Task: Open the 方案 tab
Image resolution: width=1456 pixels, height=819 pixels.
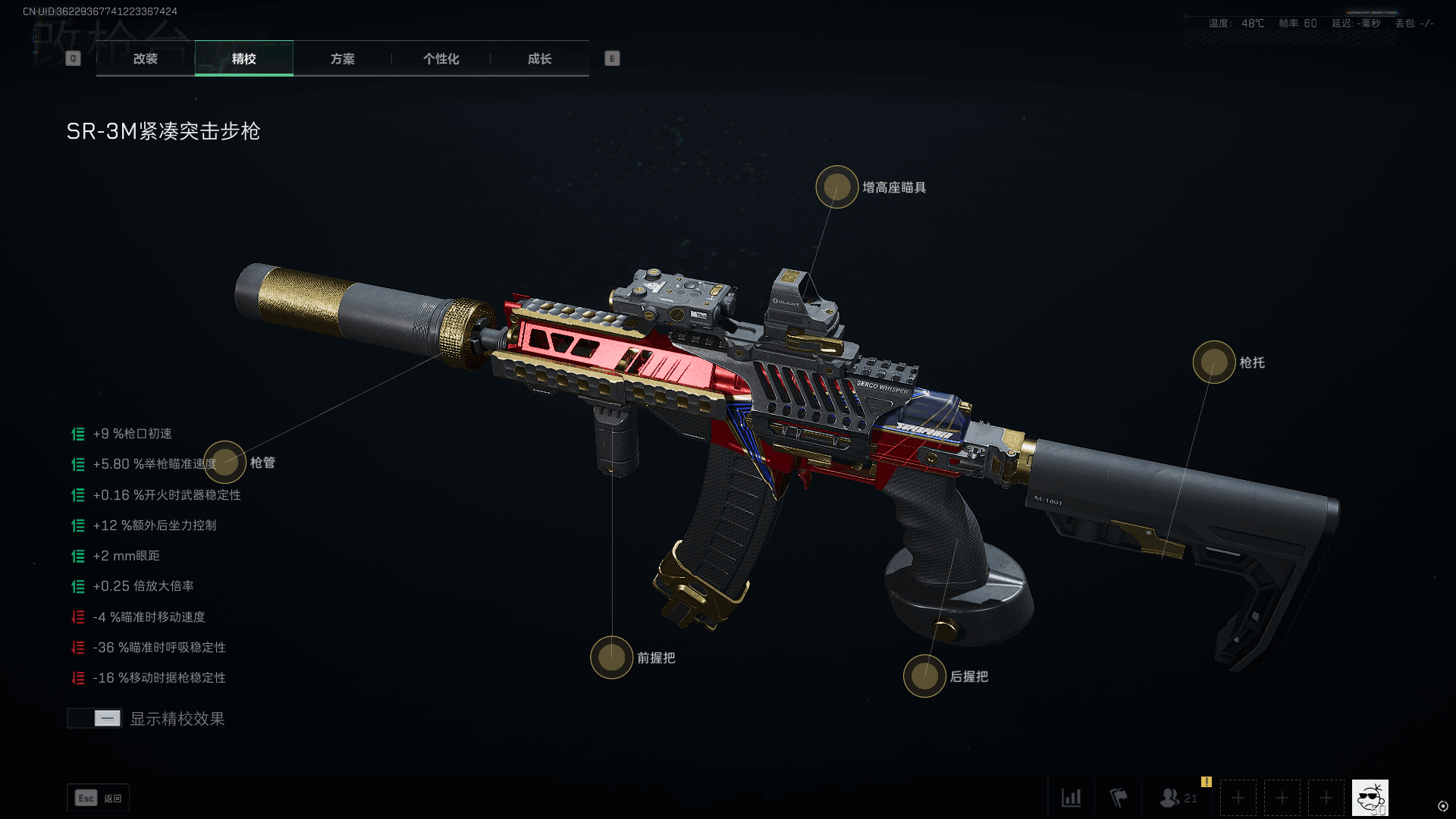Action: coord(342,58)
